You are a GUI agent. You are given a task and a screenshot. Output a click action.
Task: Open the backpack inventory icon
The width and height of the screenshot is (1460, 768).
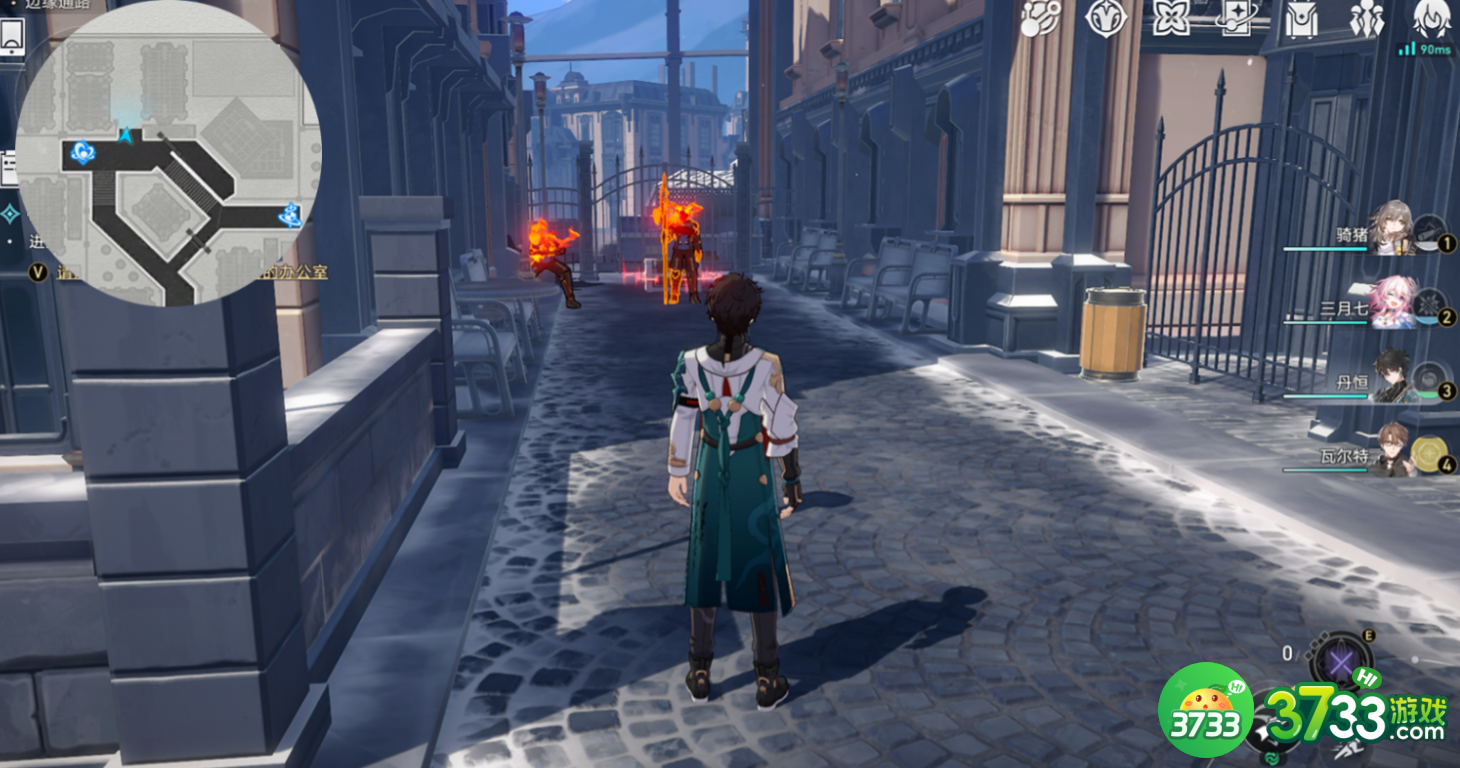coord(1301,19)
